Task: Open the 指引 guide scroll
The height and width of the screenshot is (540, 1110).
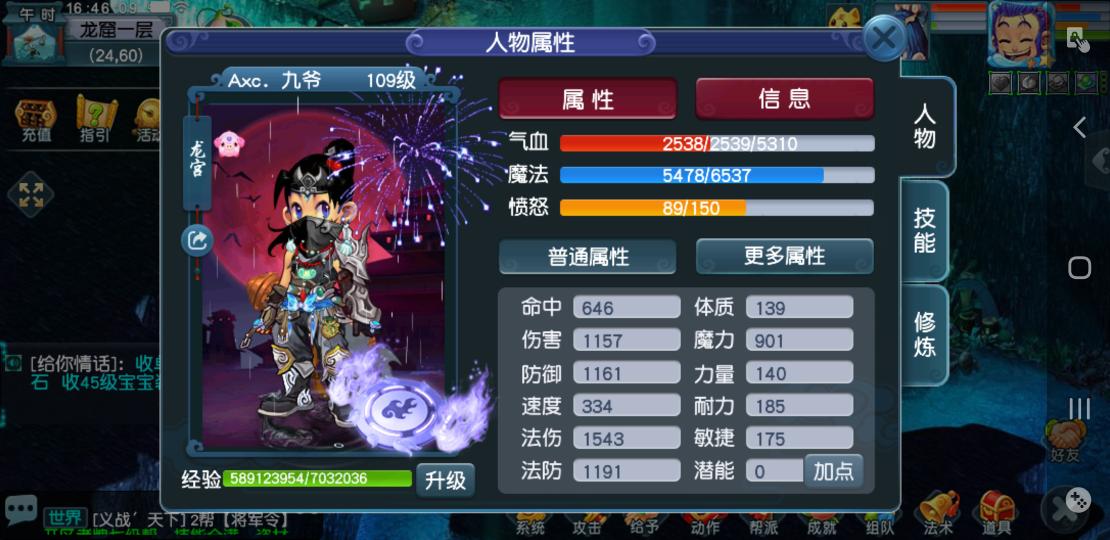Action: 95,120
